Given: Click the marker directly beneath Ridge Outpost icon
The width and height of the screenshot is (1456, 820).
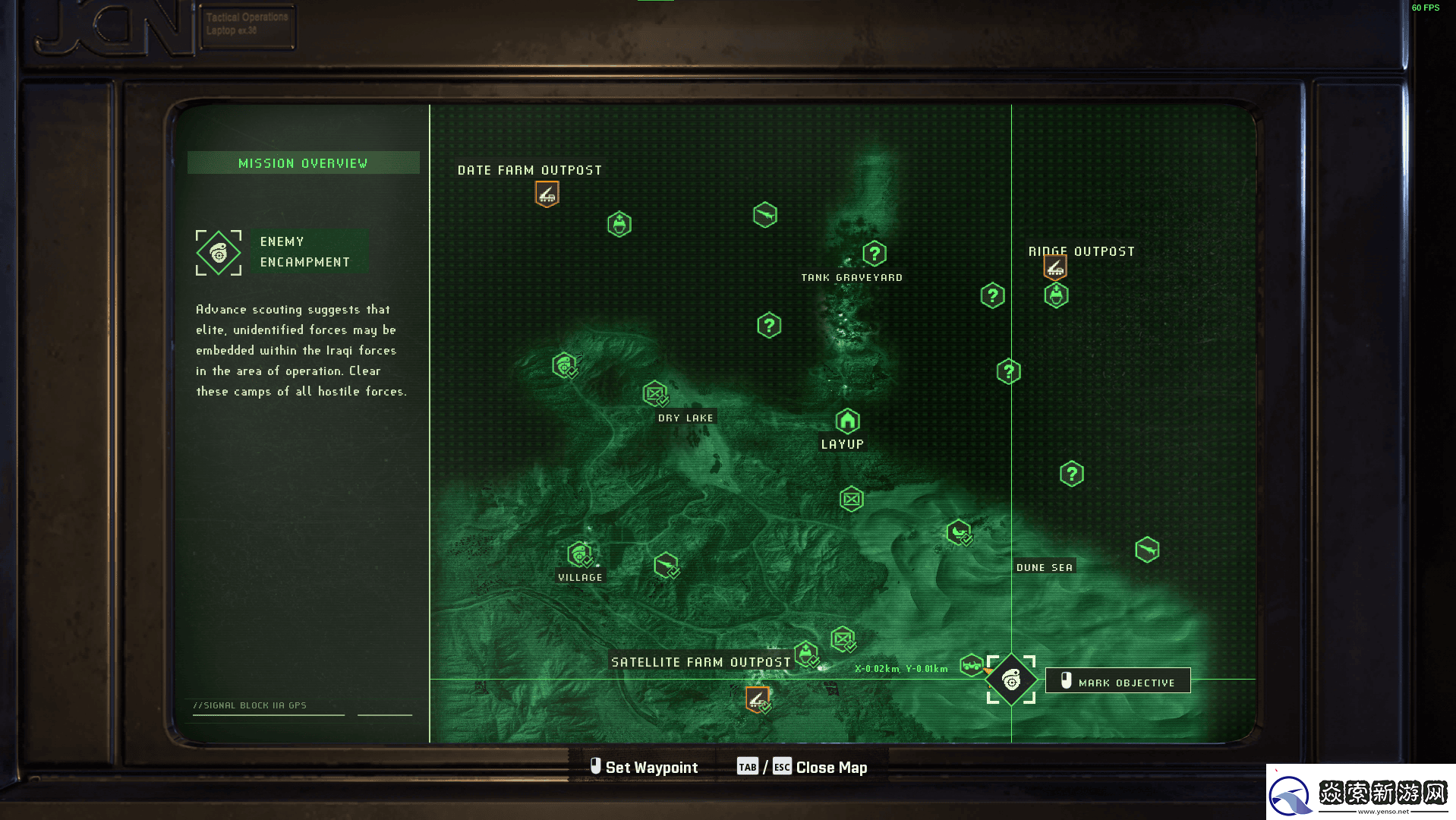Looking at the screenshot, I should coord(1056,295).
